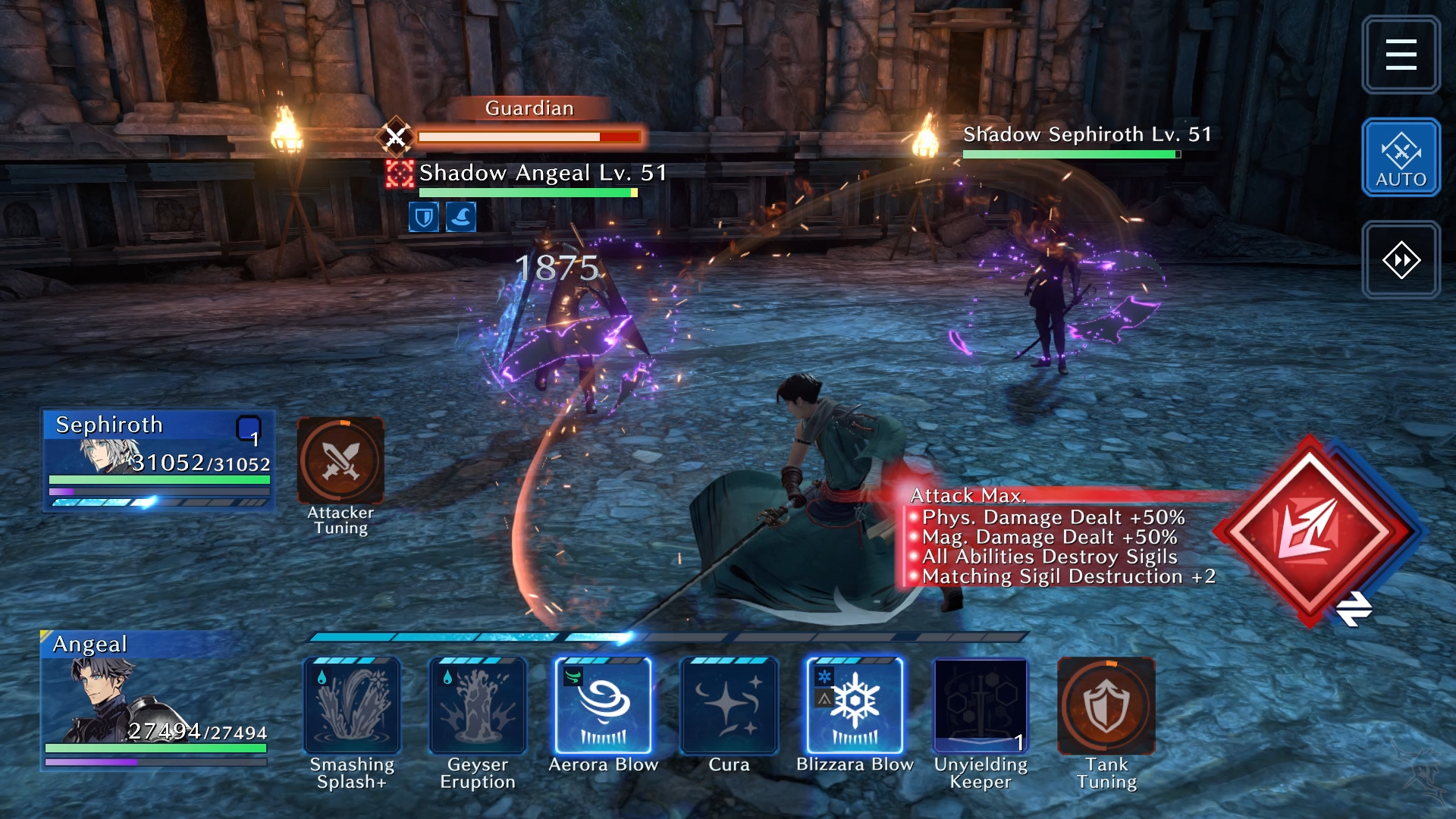Viewport: 1456px width, 819px height.
Task: Trigger Unyielding Keeper limit break
Action: 981,707
